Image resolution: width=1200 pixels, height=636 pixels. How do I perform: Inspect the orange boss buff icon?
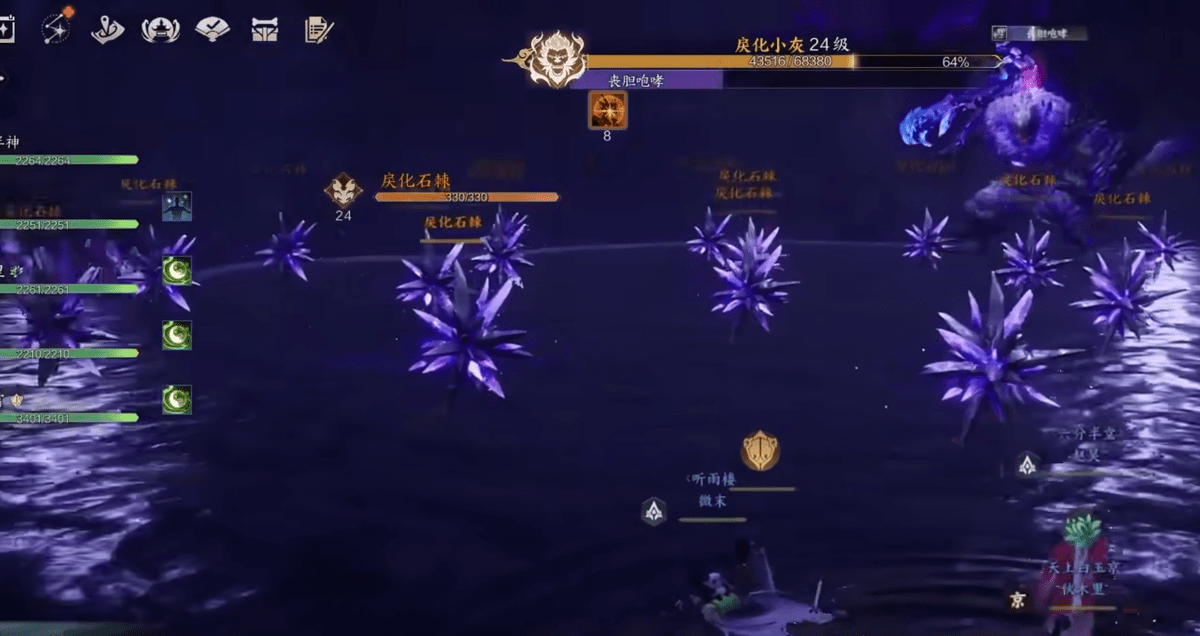(x=607, y=108)
